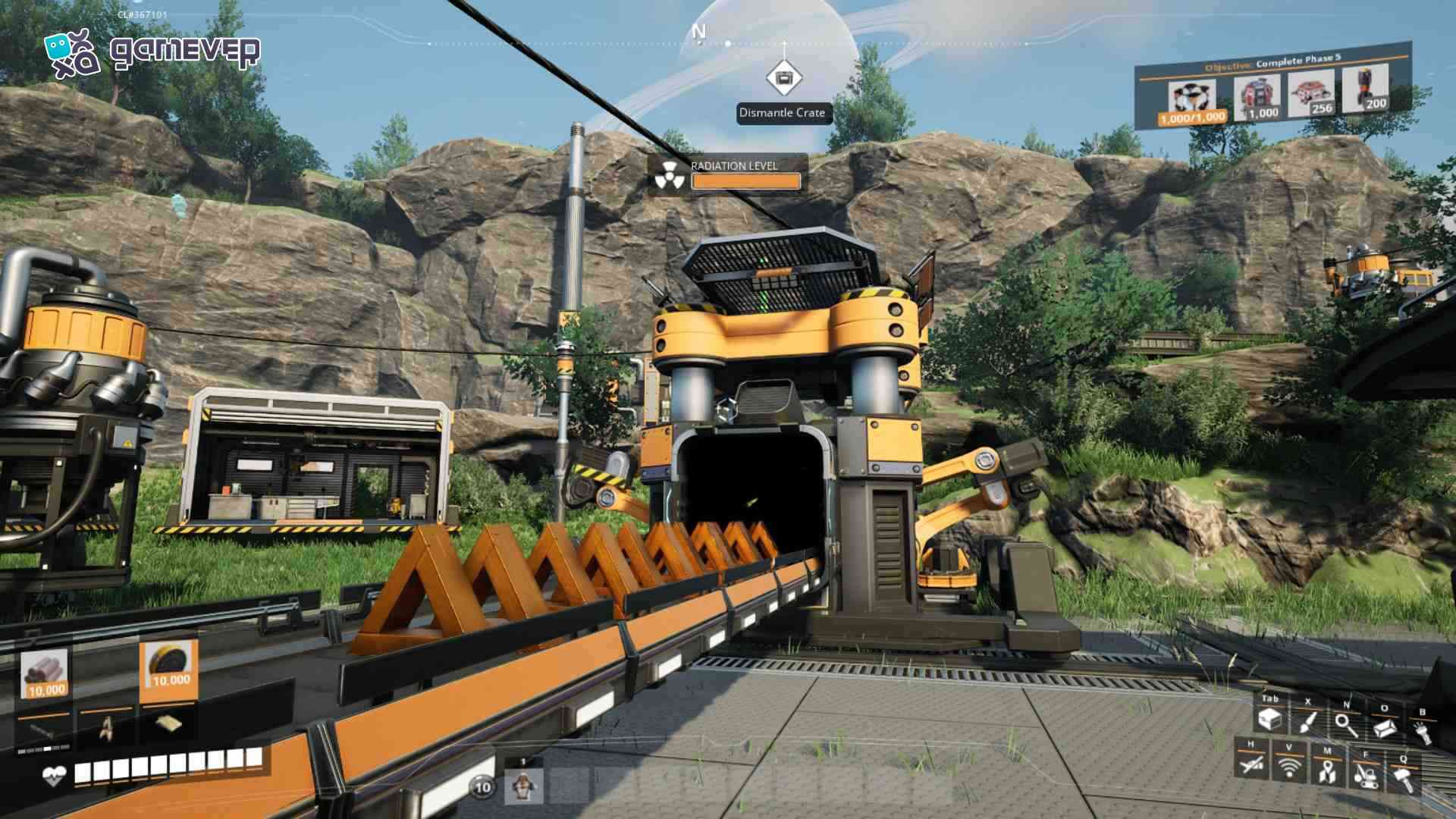Click the Dismantle Crate compass marker
The width and height of the screenshot is (1456, 819).
click(x=783, y=78)
